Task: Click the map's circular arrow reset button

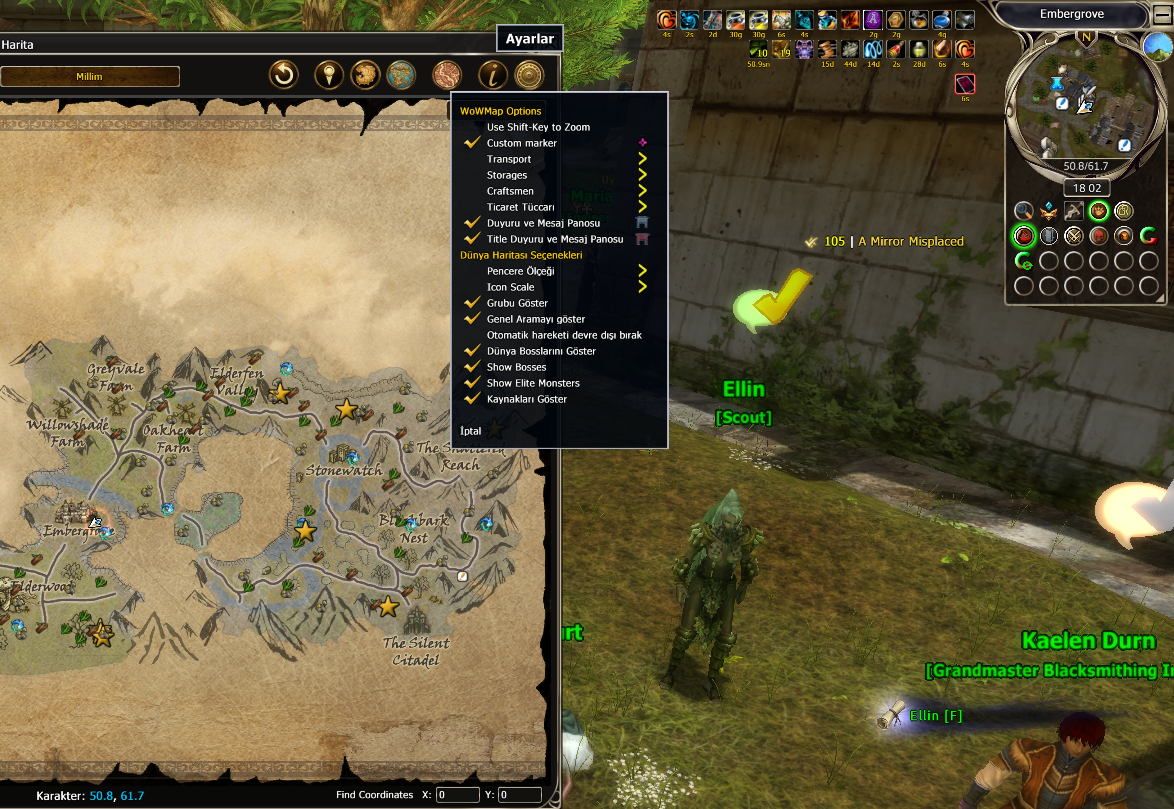Action: [x=285, y=75]
